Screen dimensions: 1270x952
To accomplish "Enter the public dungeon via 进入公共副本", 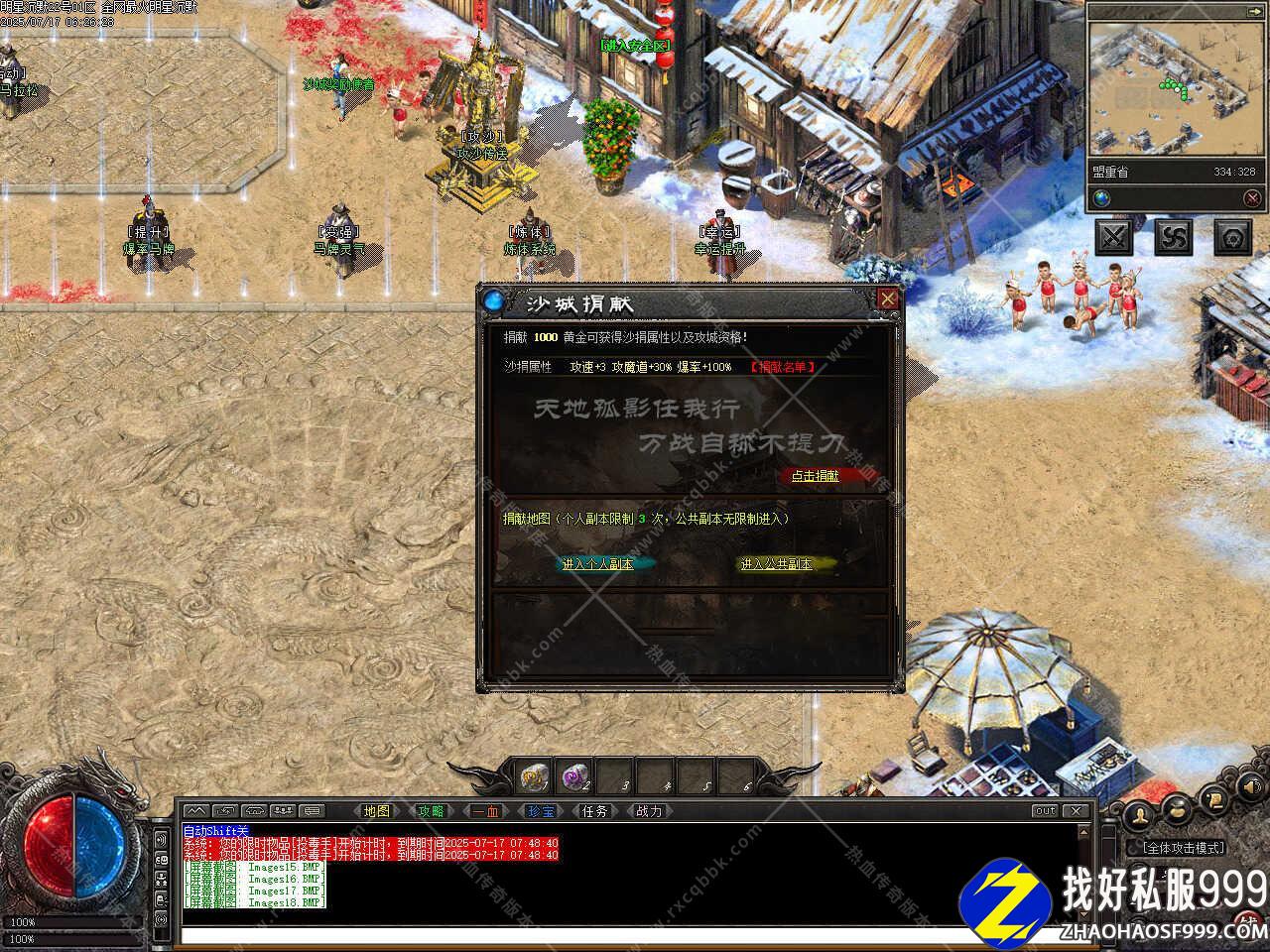I will [x=777, y=564].
